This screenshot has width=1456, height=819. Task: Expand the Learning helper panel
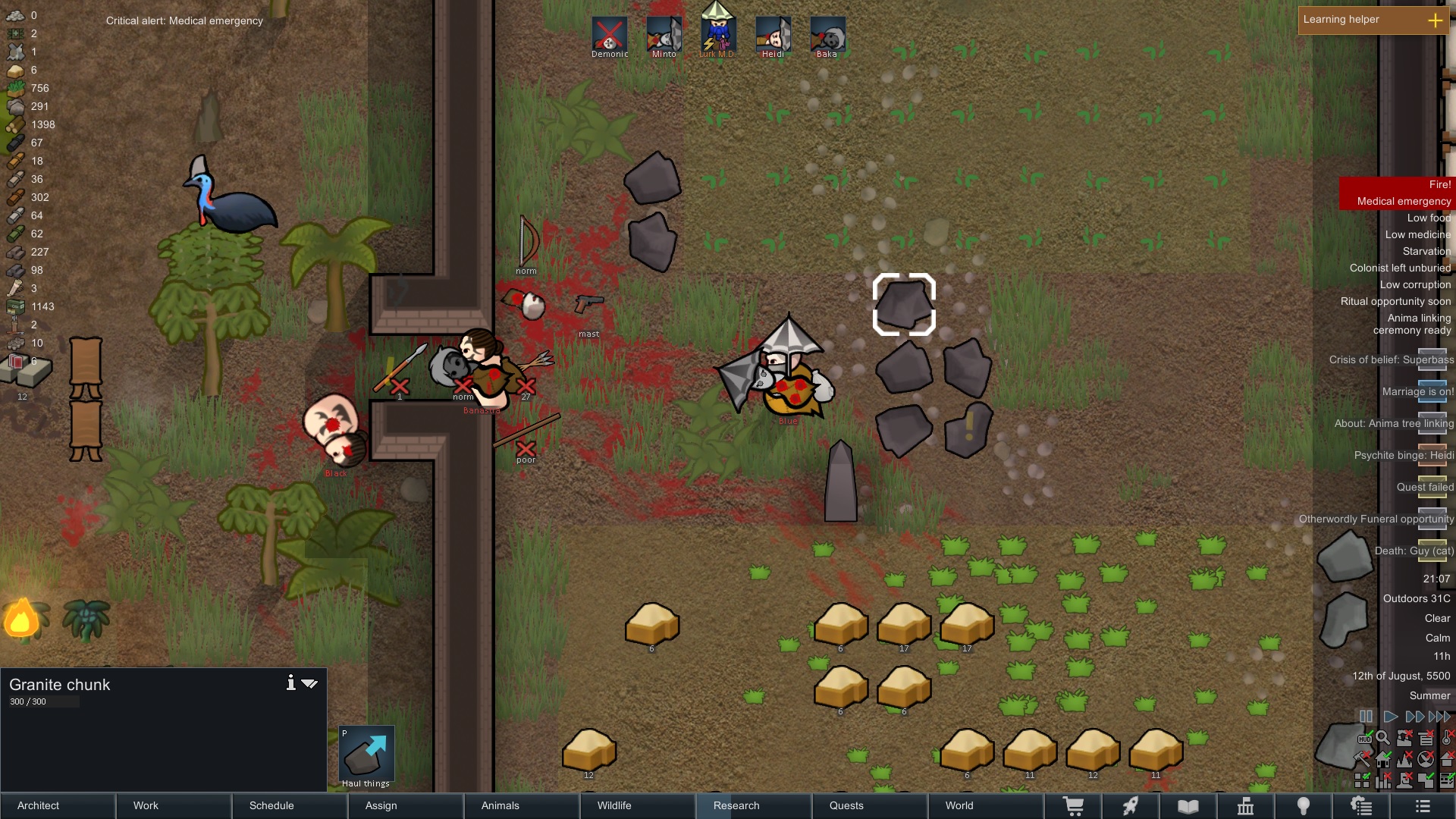pos(1435,20)
